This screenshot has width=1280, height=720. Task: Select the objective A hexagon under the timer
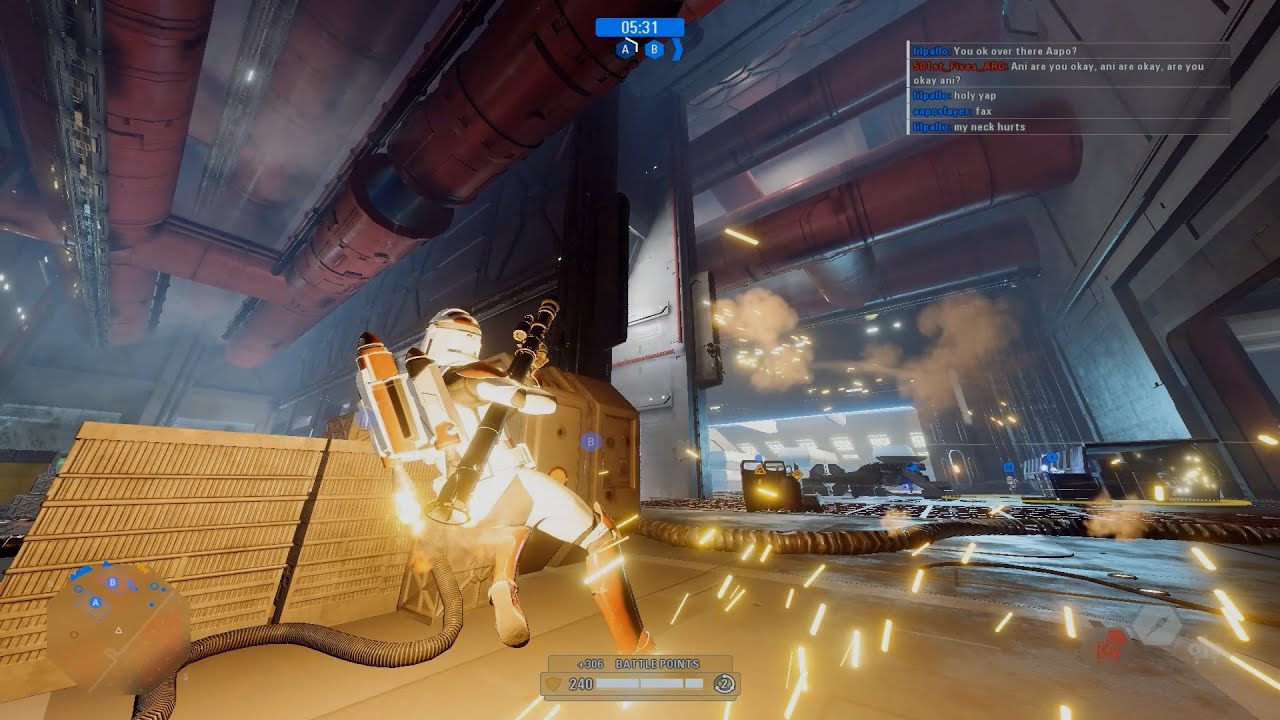point(626,49)
